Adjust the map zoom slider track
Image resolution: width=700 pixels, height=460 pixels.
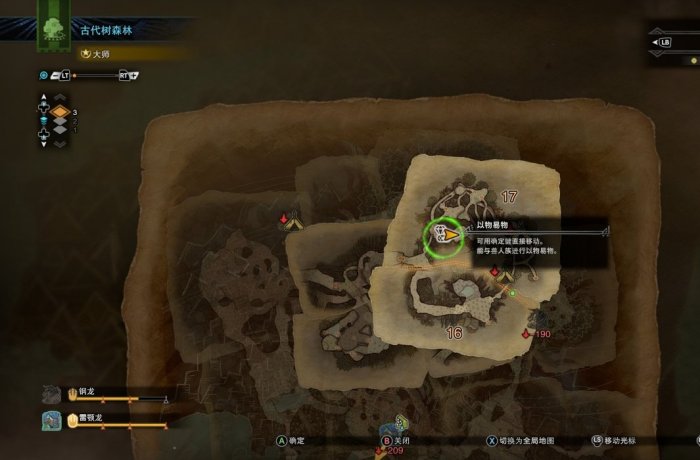94,75
